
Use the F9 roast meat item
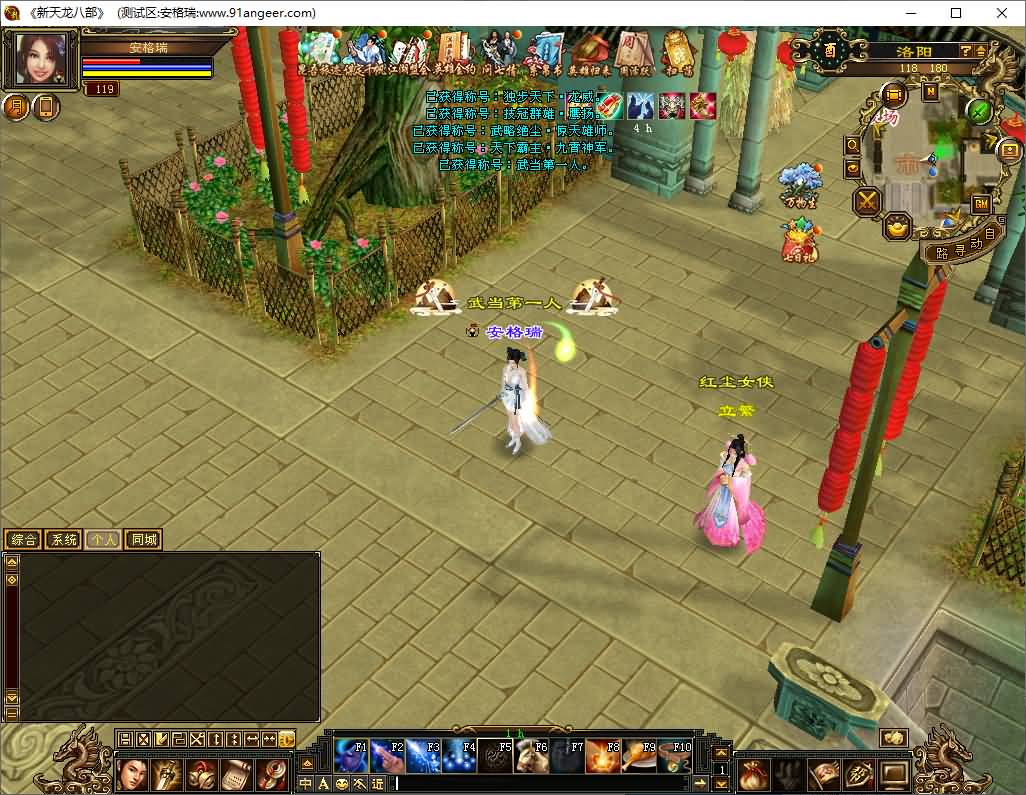tap(639, 756)
